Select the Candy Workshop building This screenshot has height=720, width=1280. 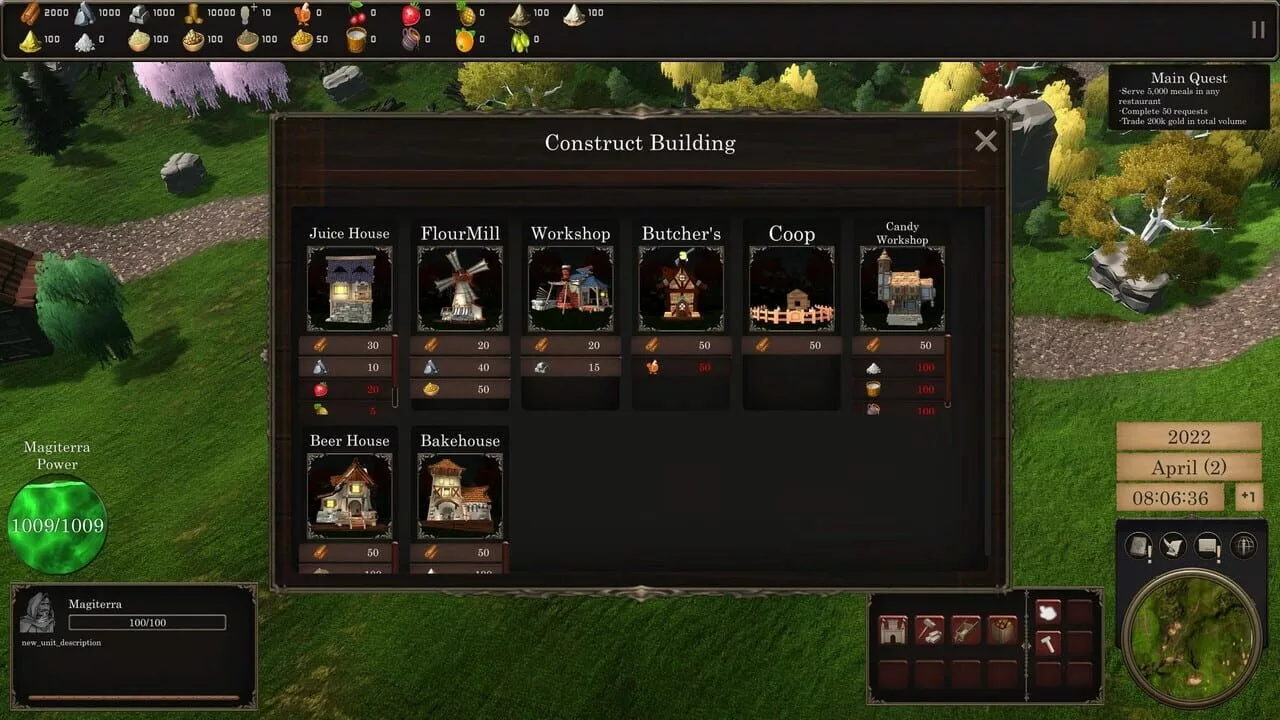(x=901, y=289)
